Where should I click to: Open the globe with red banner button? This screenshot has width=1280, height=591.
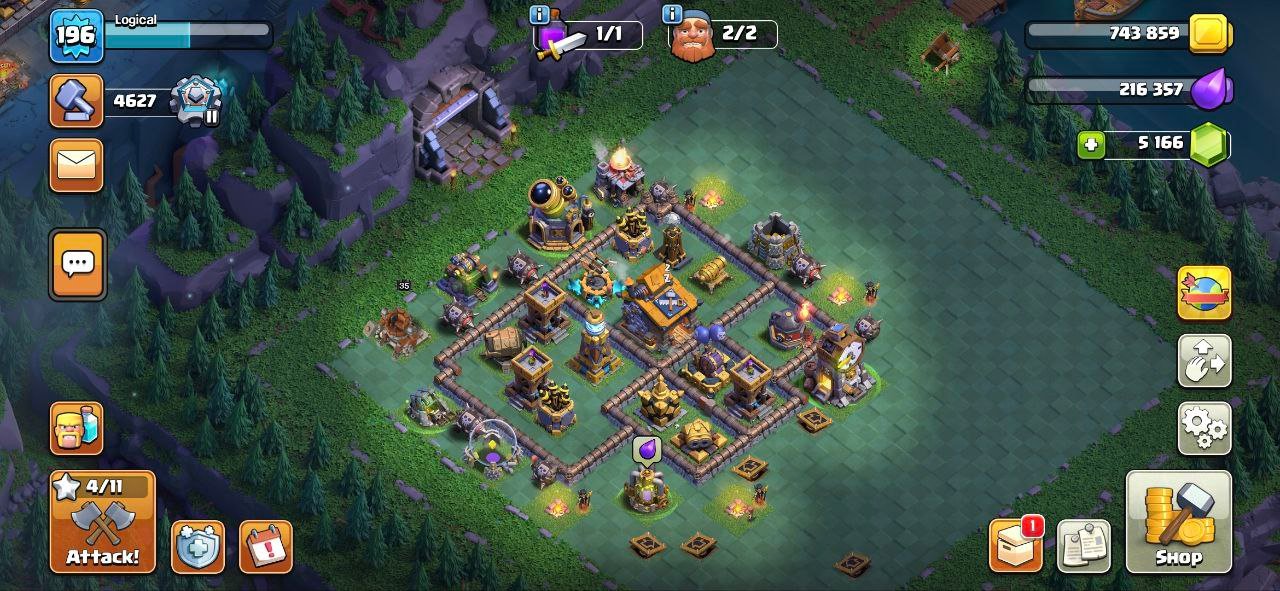coord(1204,293)
